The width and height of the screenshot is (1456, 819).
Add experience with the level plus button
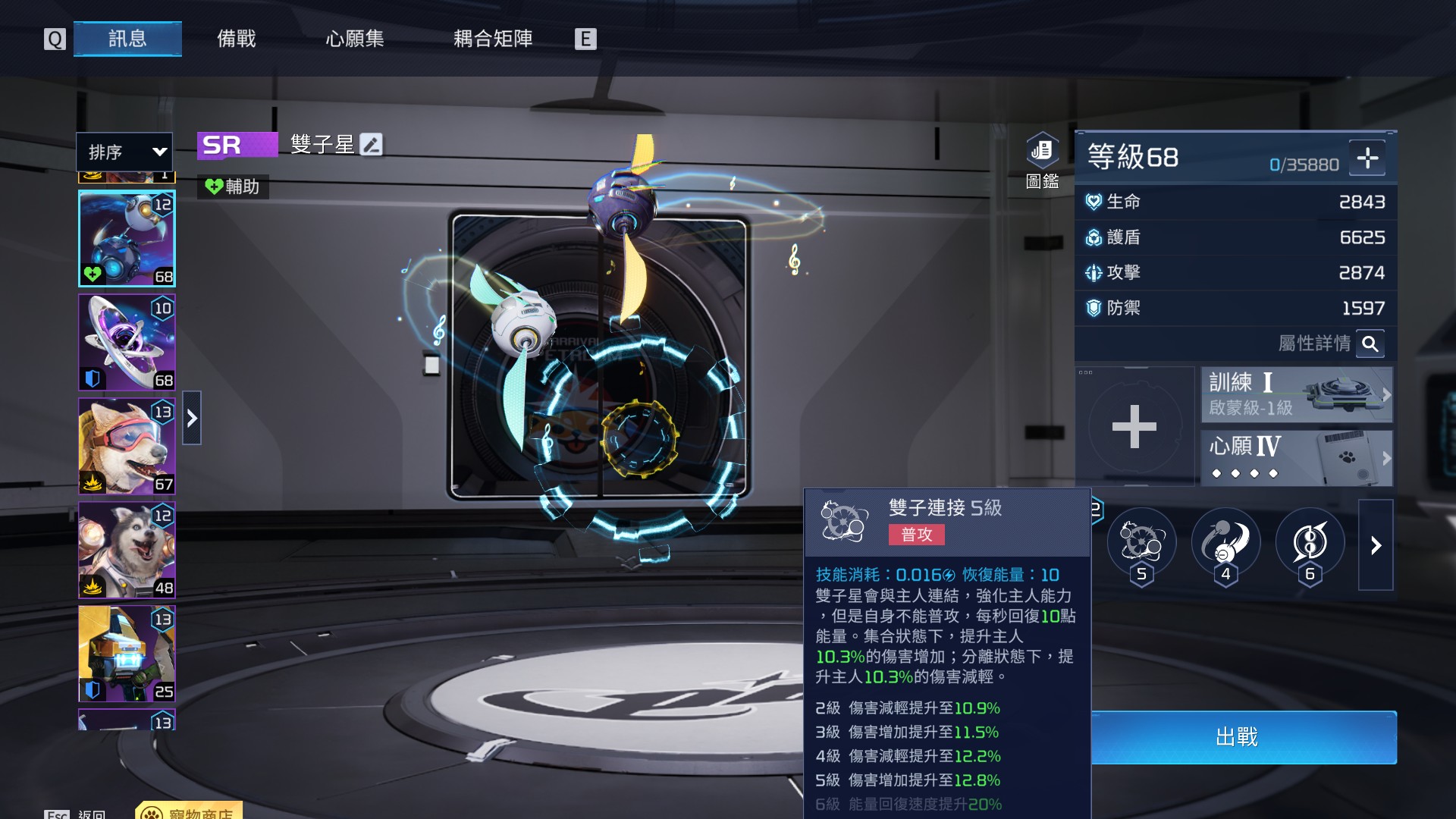[1367, 158]
